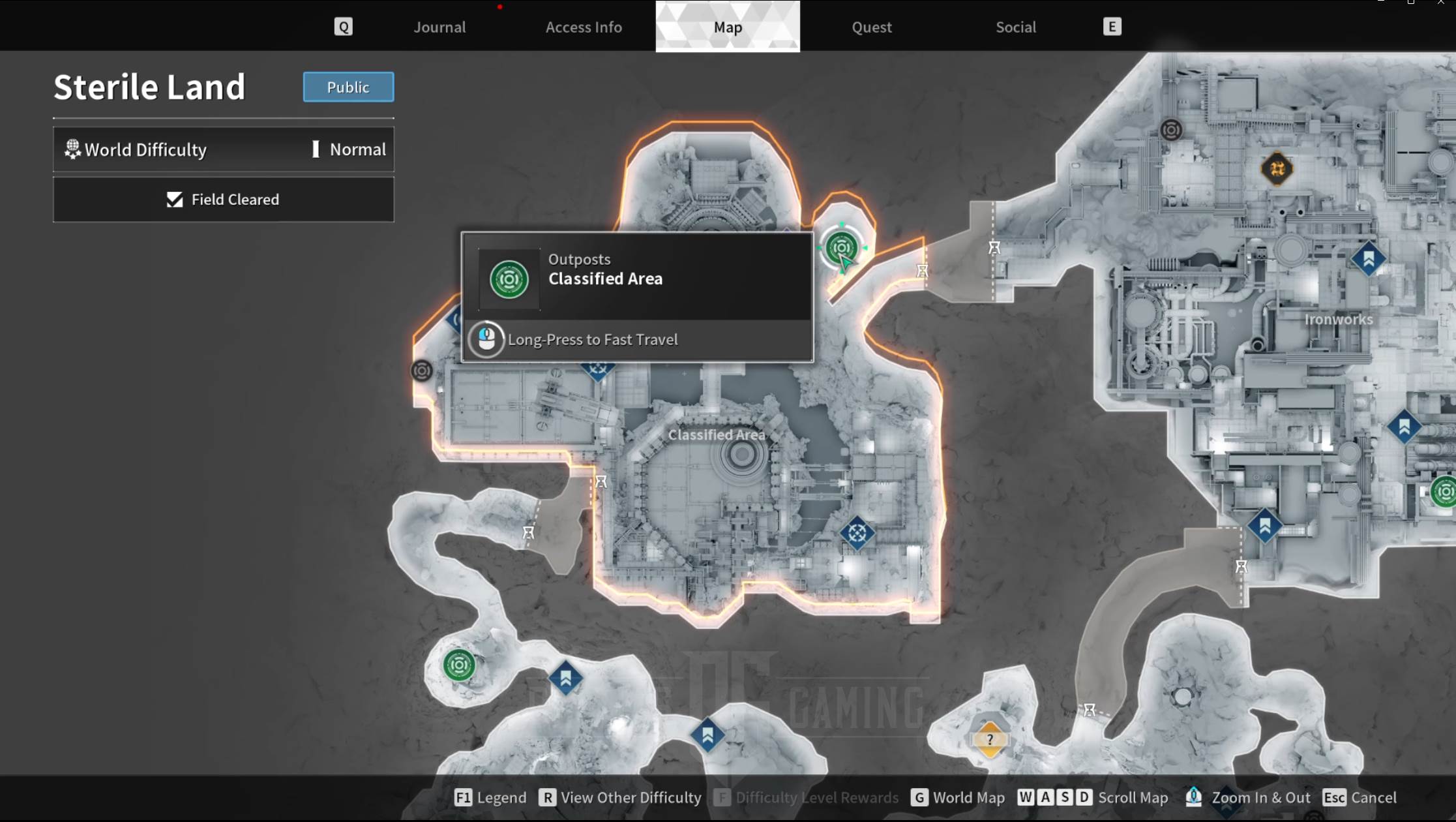Close the game window
This screenshot has height=822, width=1456.
click(x=1440, y=3)
